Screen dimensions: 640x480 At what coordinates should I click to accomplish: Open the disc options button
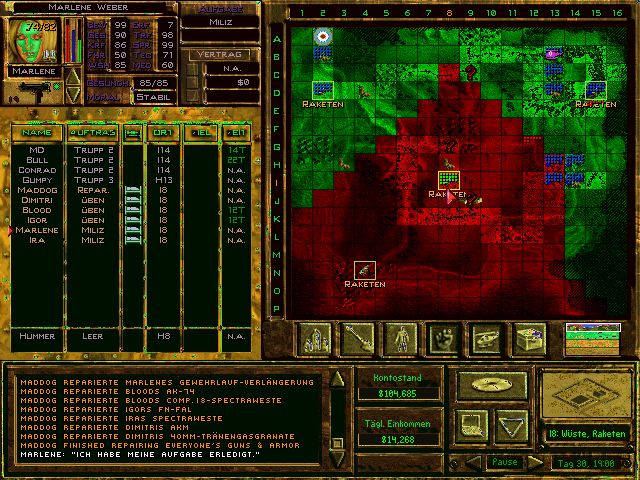tap(490, 384)
